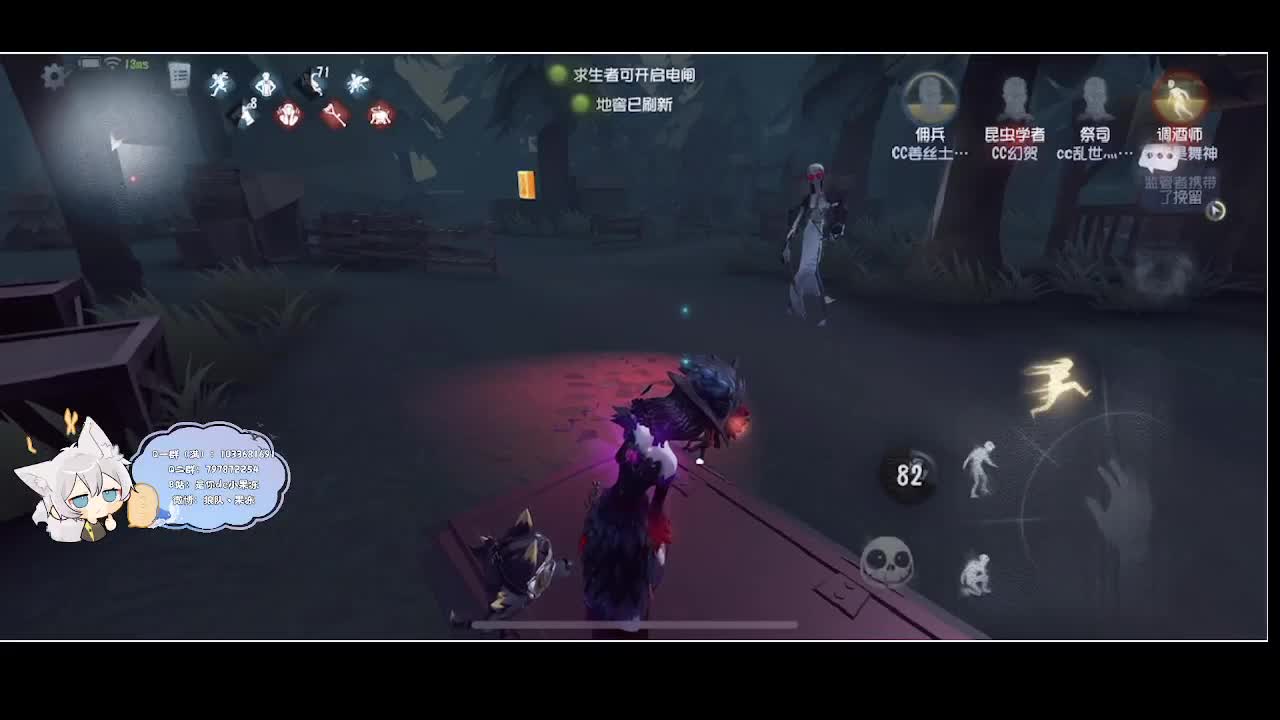Image resolution: width=1280 pixels, height=720 pixels.
Task: Expand messages with the circular arrow toggle
Action: pos(1217,211)
